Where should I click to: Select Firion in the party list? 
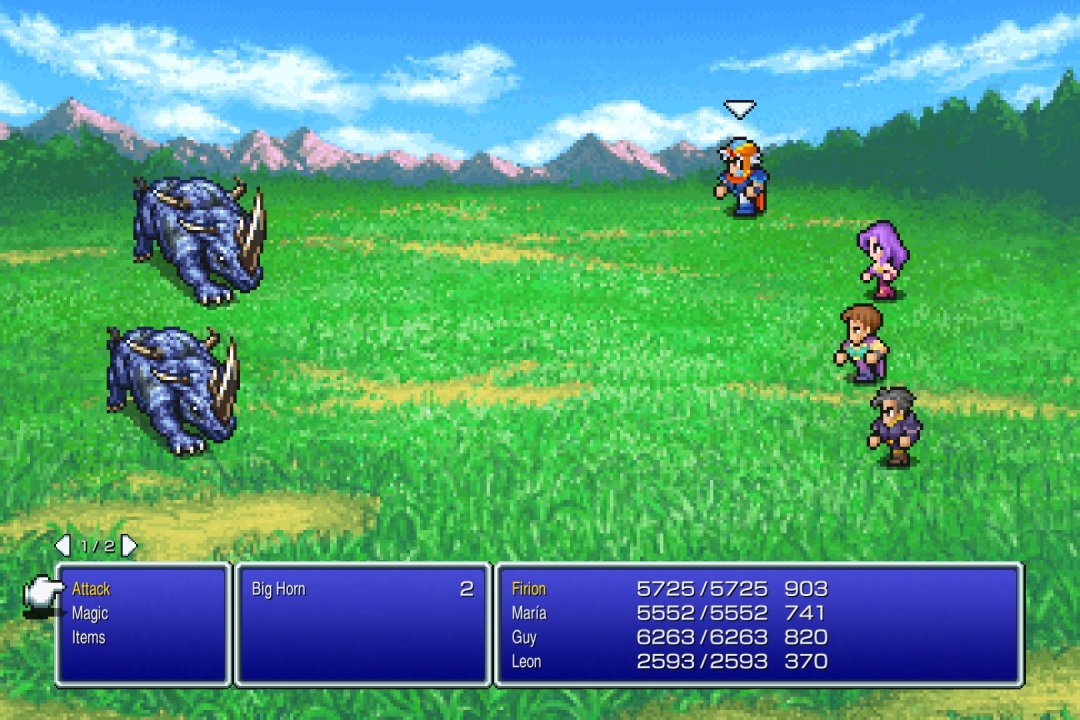[529, 589]
